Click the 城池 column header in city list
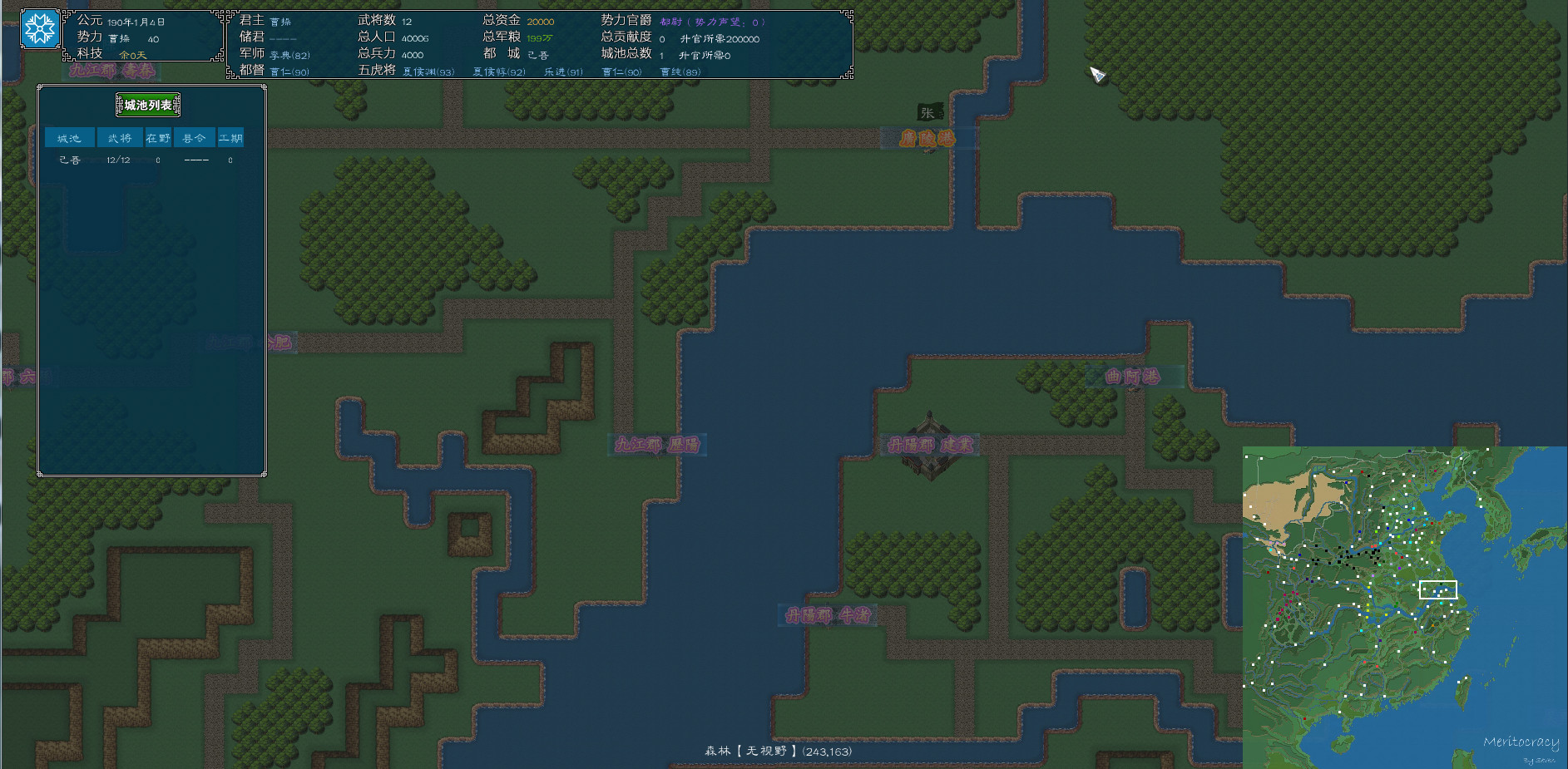The image size is (1568, 769). point(69,137)
